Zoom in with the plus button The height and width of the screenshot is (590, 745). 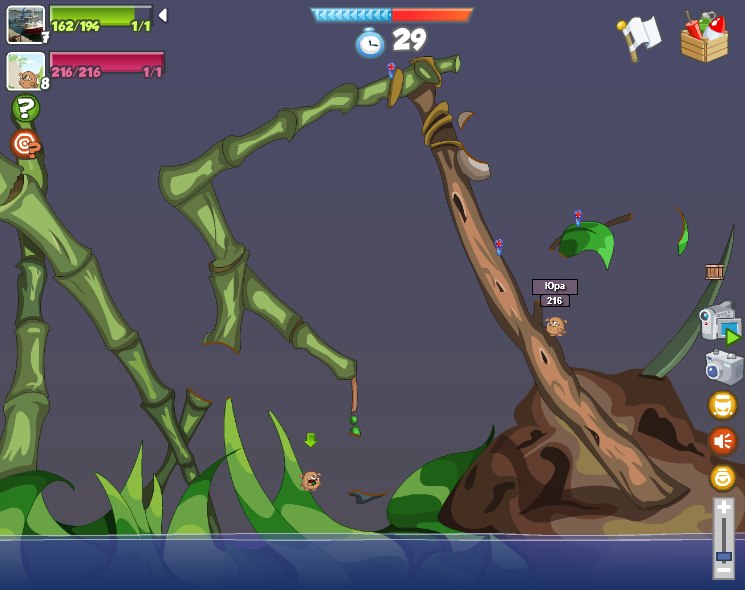(723, 508)
